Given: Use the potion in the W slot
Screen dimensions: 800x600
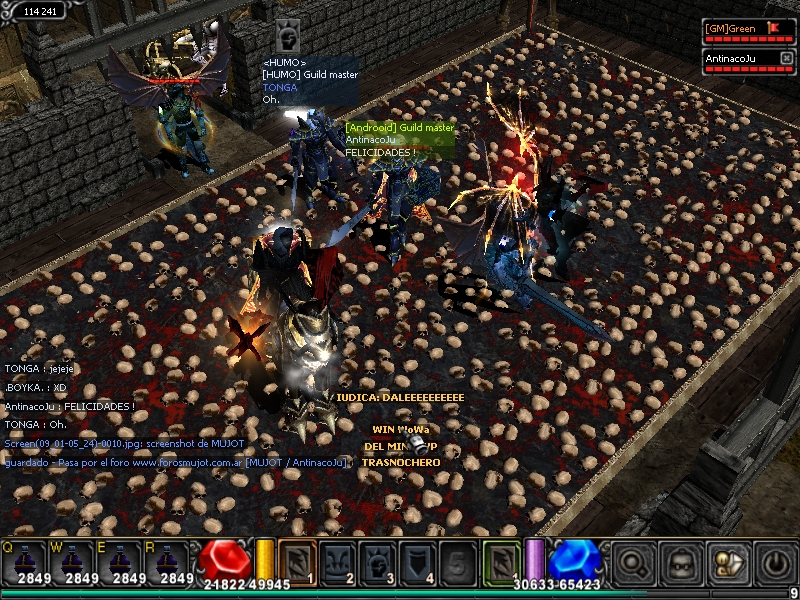Looking at the screenshot, I should pos(74,561).
